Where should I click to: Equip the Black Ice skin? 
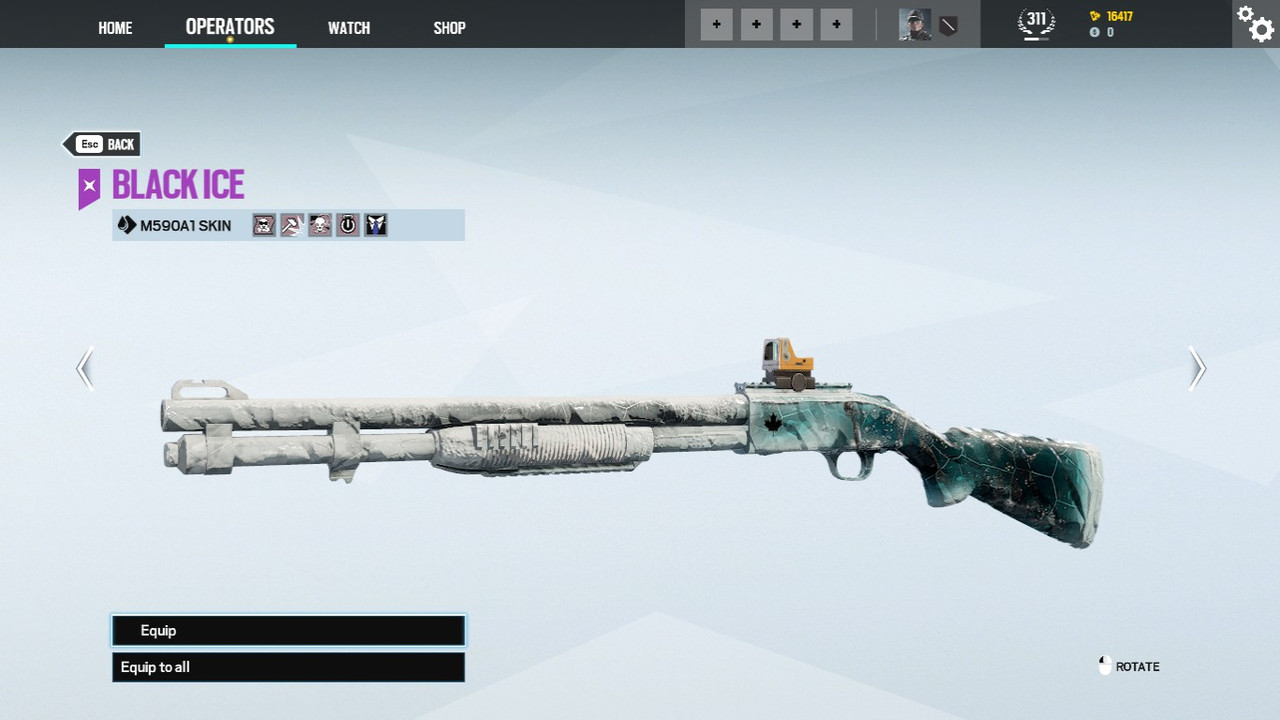[x=288, y=631]
